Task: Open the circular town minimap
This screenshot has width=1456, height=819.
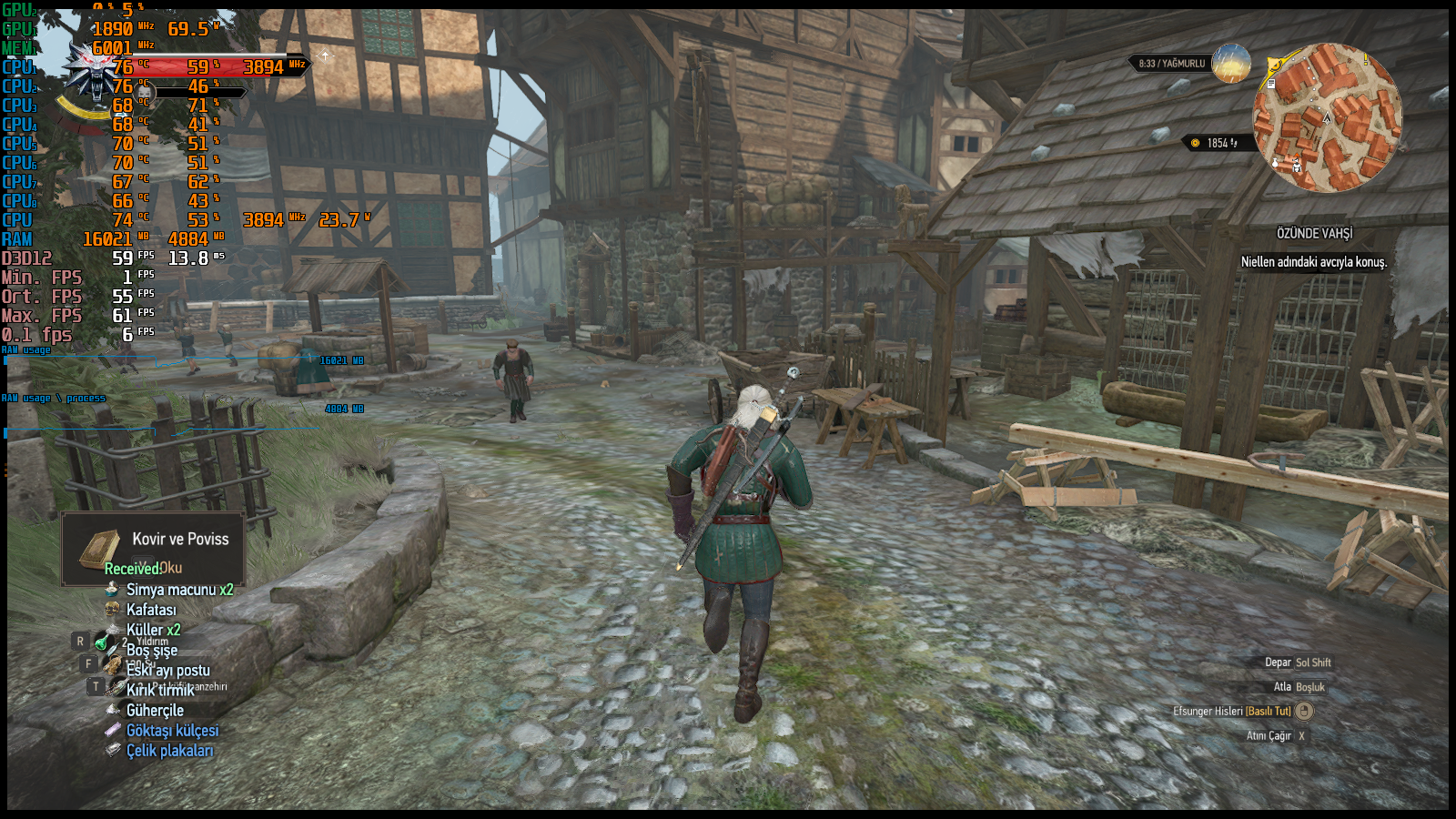Action: click(1328, 118)
